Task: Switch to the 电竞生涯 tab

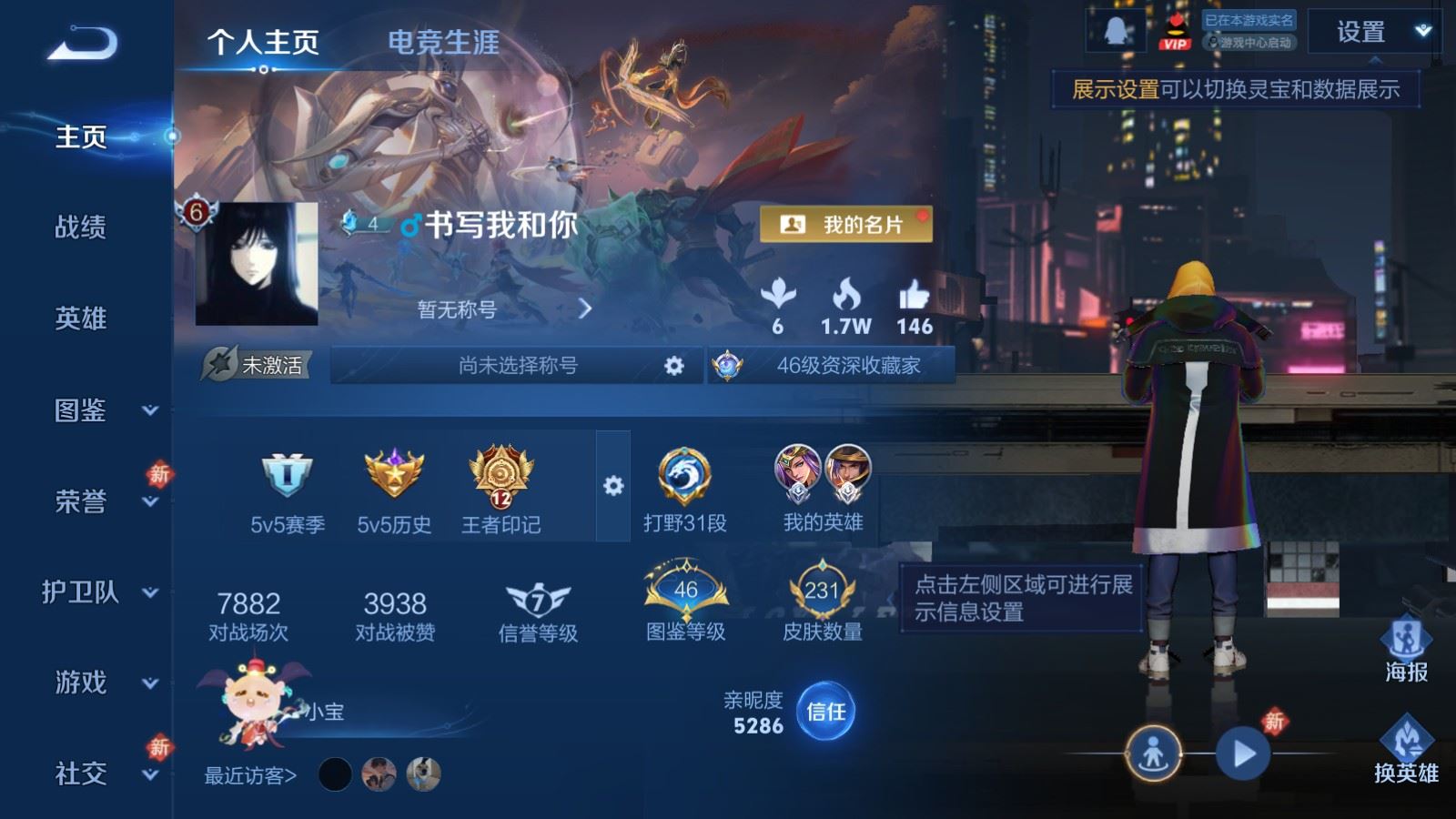Action: coord(443,41)
